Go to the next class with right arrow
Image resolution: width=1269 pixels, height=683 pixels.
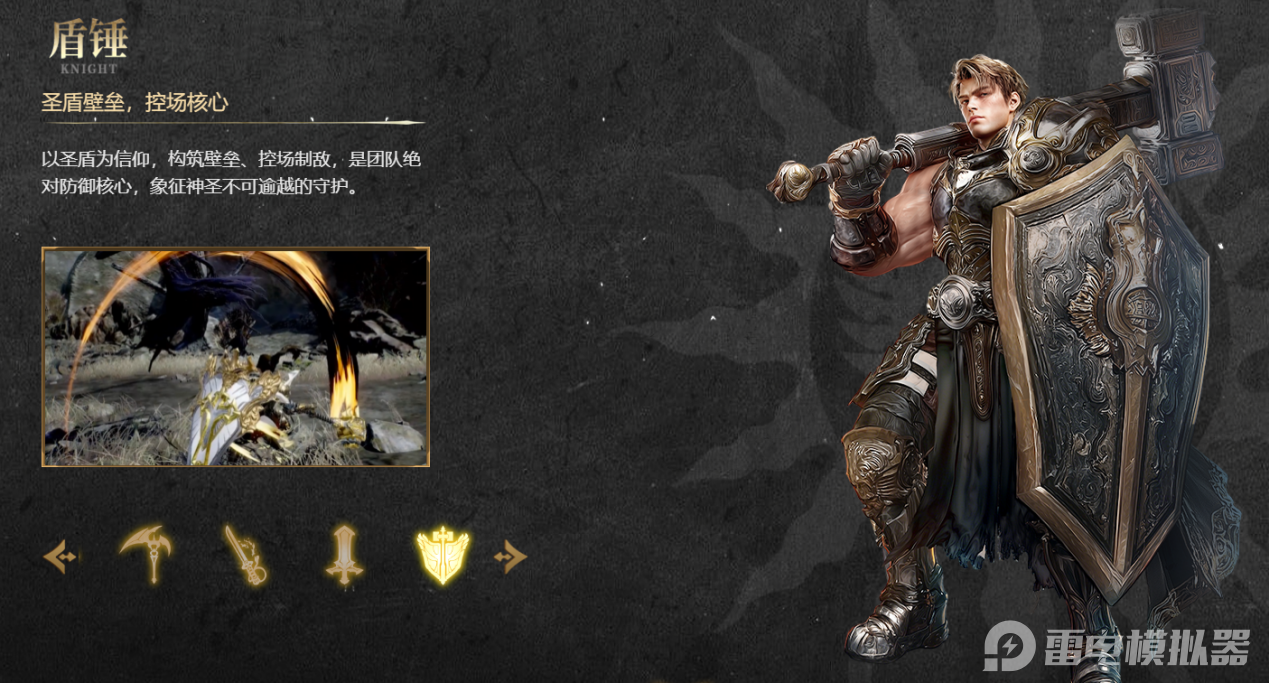[x=510, y=556]
